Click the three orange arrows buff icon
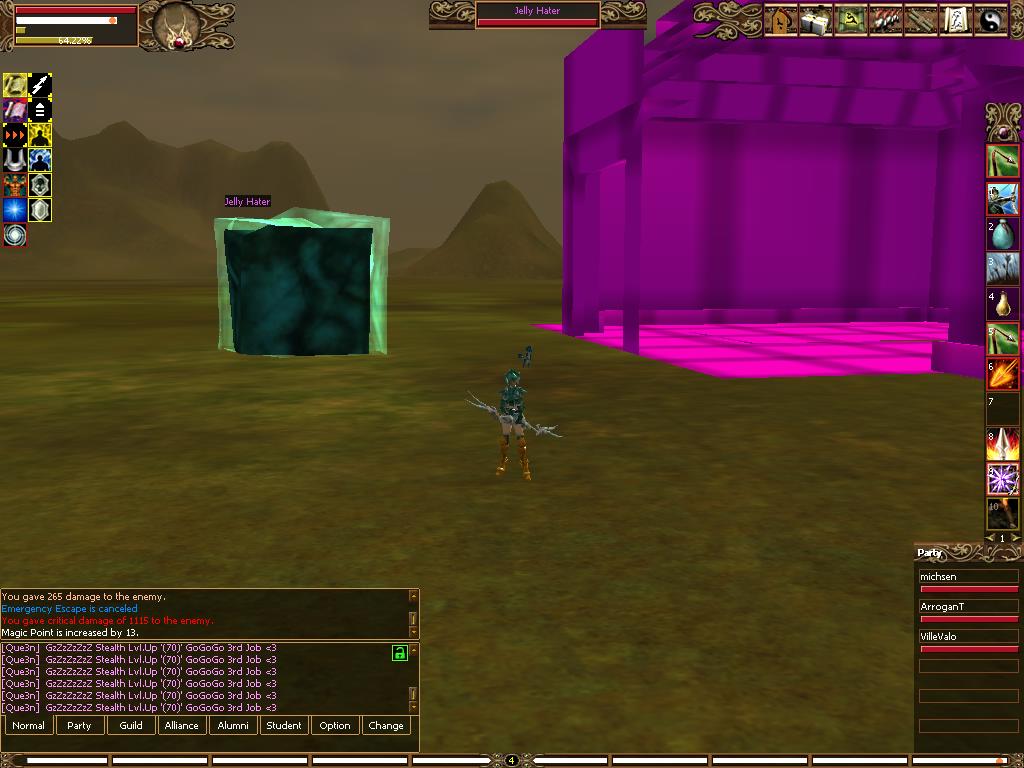This screenshot has height=768, width=1024. click(x=15, y=135)
